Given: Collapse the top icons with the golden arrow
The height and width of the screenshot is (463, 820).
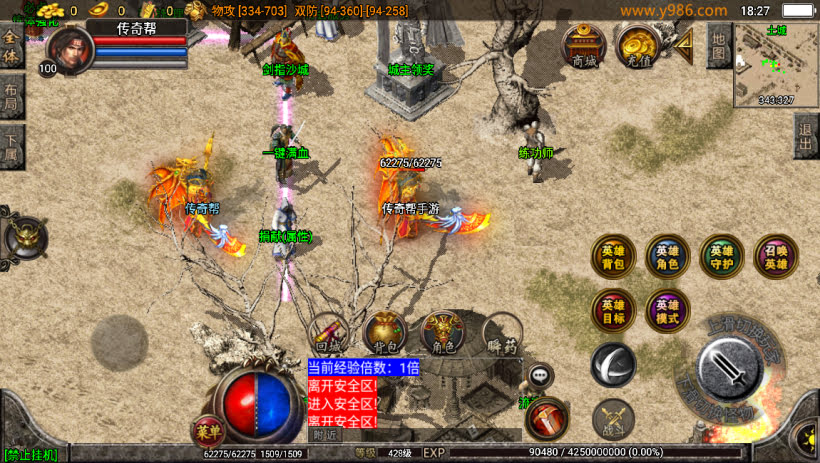Looking at the screenshot, I should [x=684, y=44].
